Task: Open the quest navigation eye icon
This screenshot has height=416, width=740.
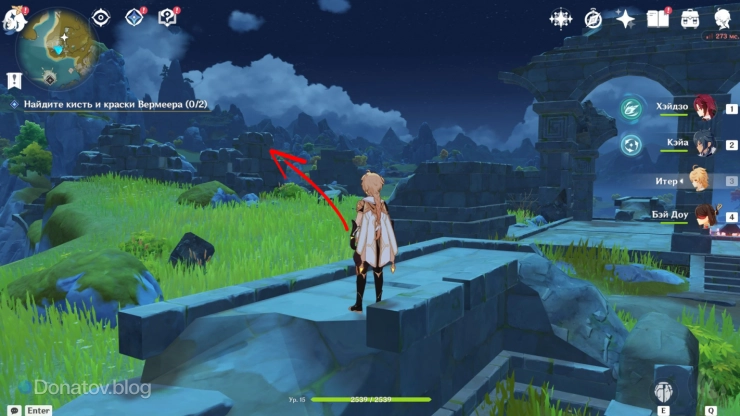Action: point(101,17)
